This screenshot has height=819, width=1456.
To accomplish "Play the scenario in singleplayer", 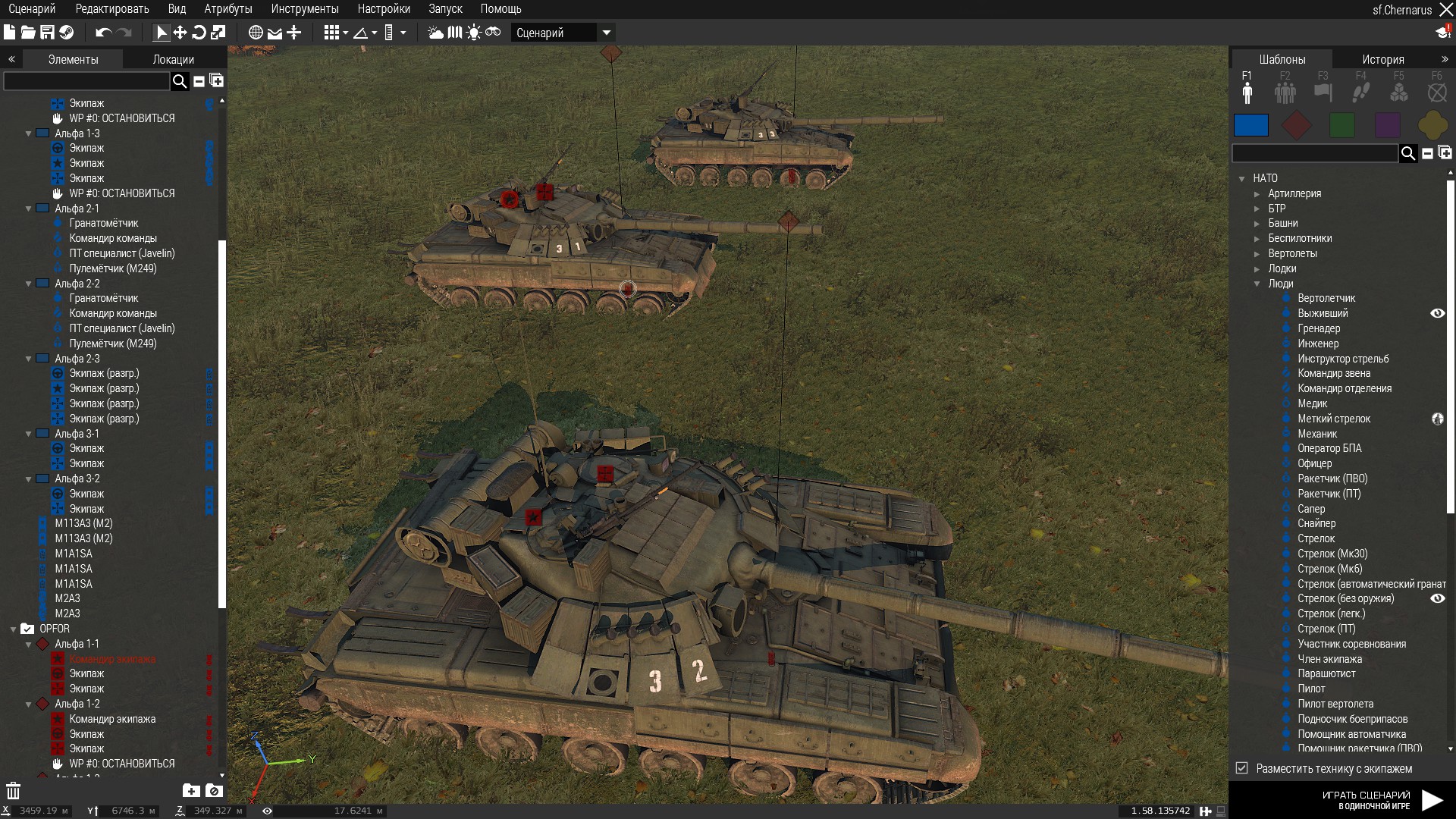I will (x=1431, y=799).
